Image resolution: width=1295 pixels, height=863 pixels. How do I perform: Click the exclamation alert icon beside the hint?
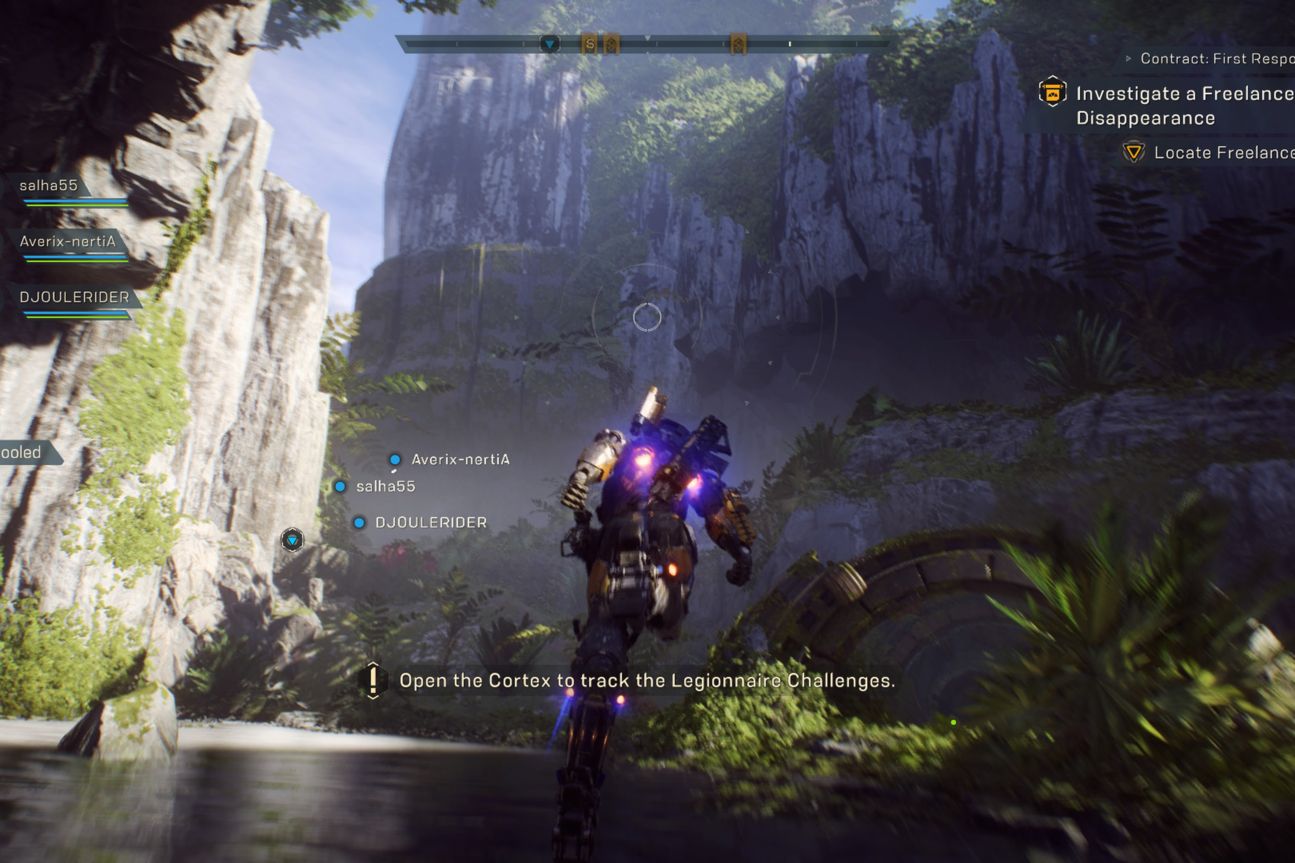click(373, 681)
